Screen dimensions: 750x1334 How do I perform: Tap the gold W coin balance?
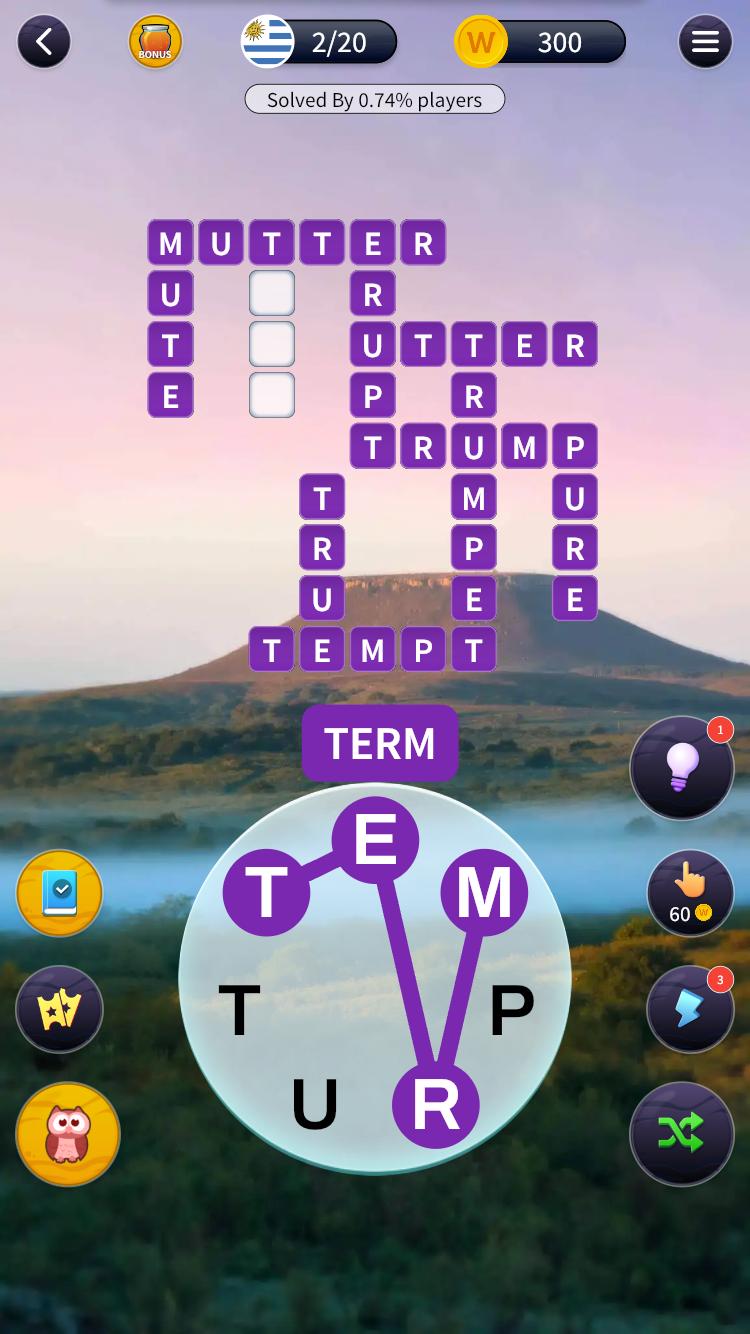[x=540, y=42]
